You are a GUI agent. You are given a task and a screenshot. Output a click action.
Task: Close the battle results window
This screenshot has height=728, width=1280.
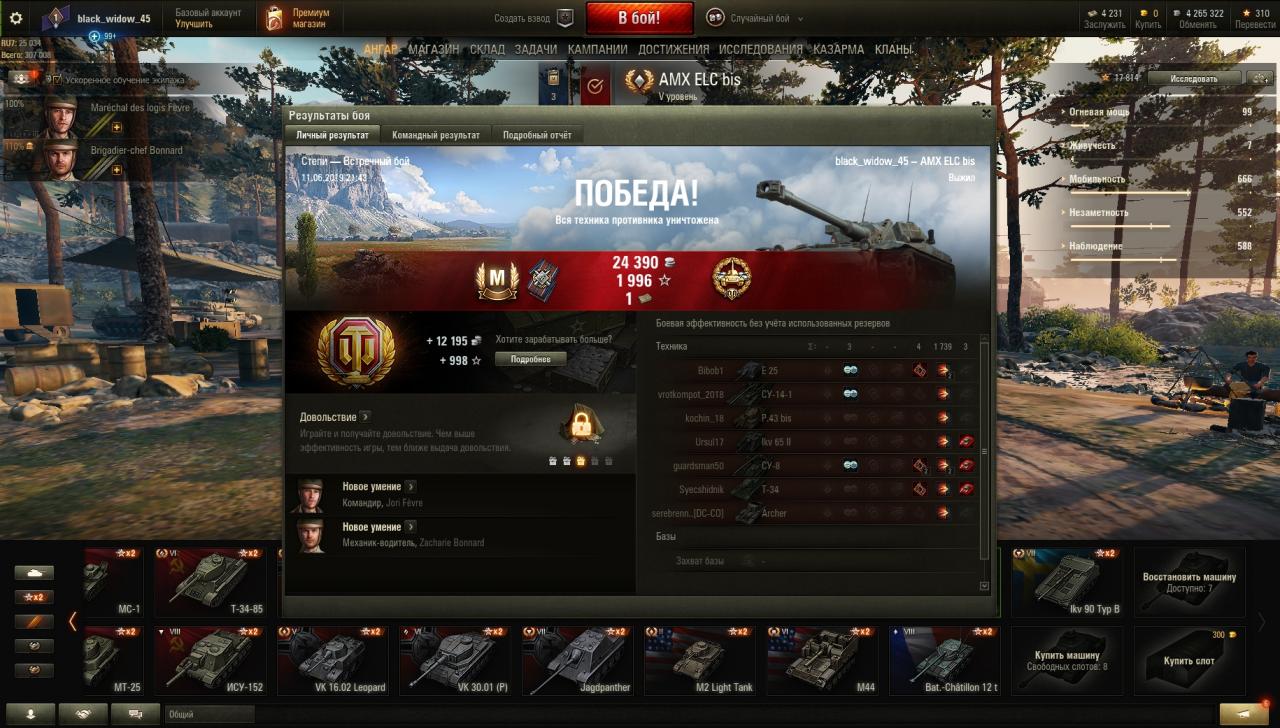click(987, 114)
